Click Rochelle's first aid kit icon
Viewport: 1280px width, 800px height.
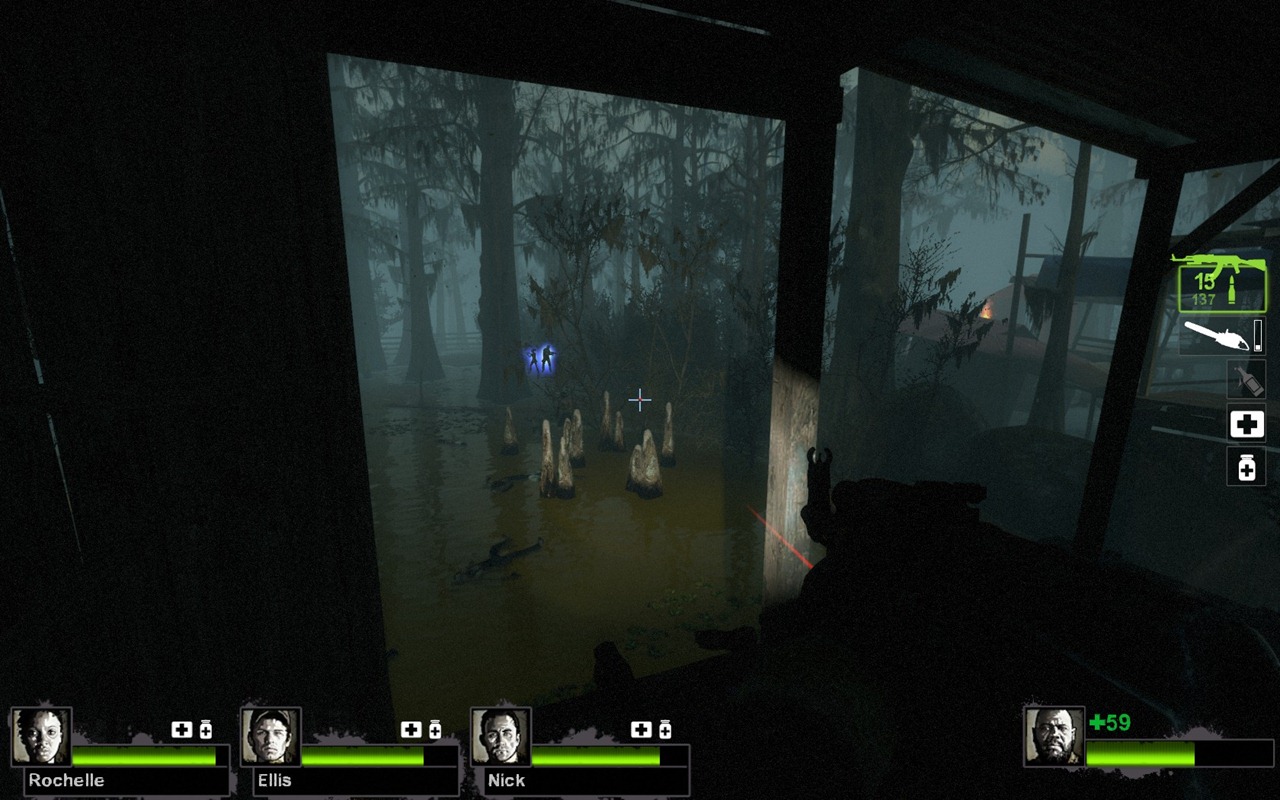pos(181,730)
